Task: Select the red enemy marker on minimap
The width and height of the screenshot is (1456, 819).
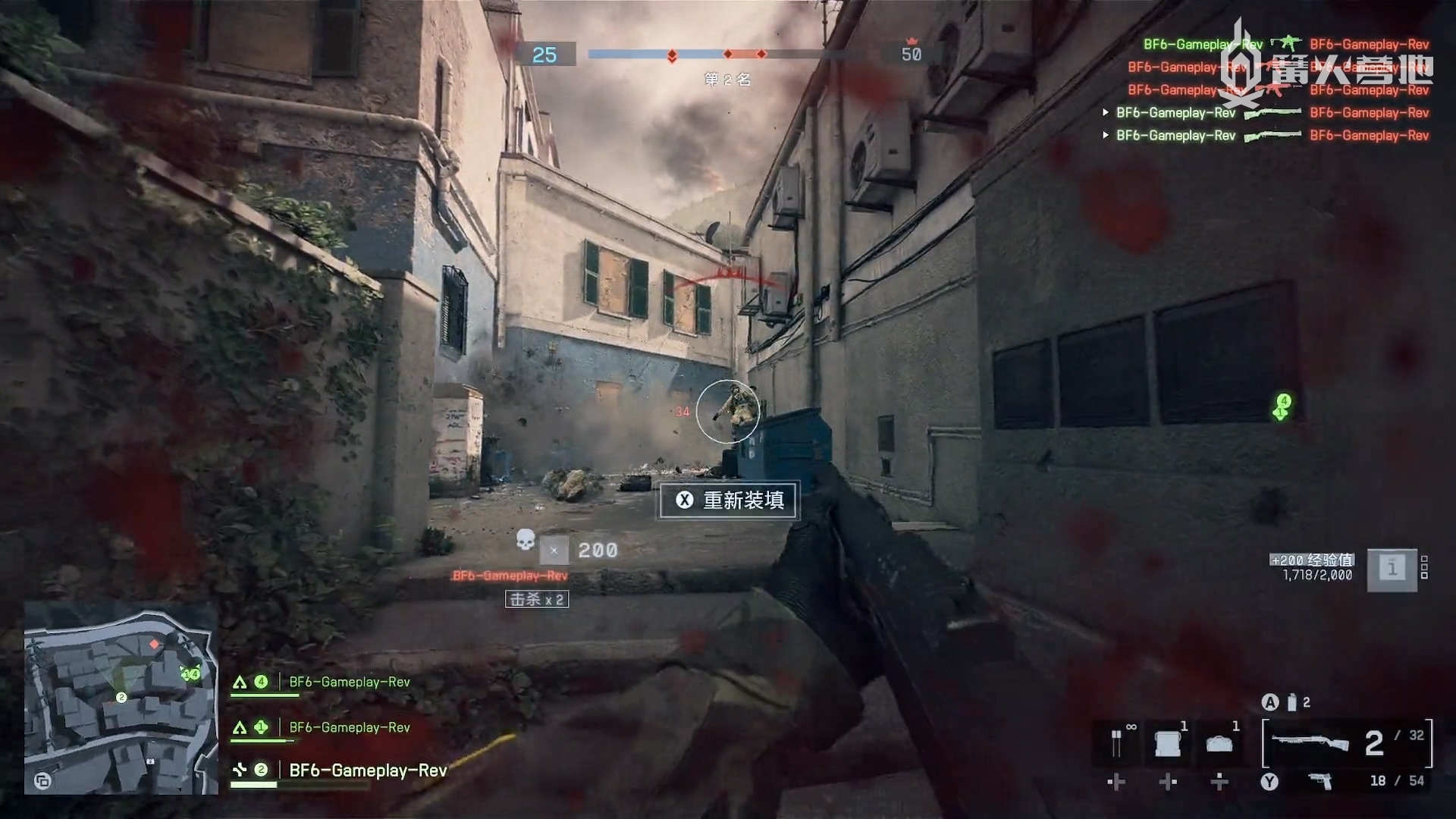Action: pos(154,644)
